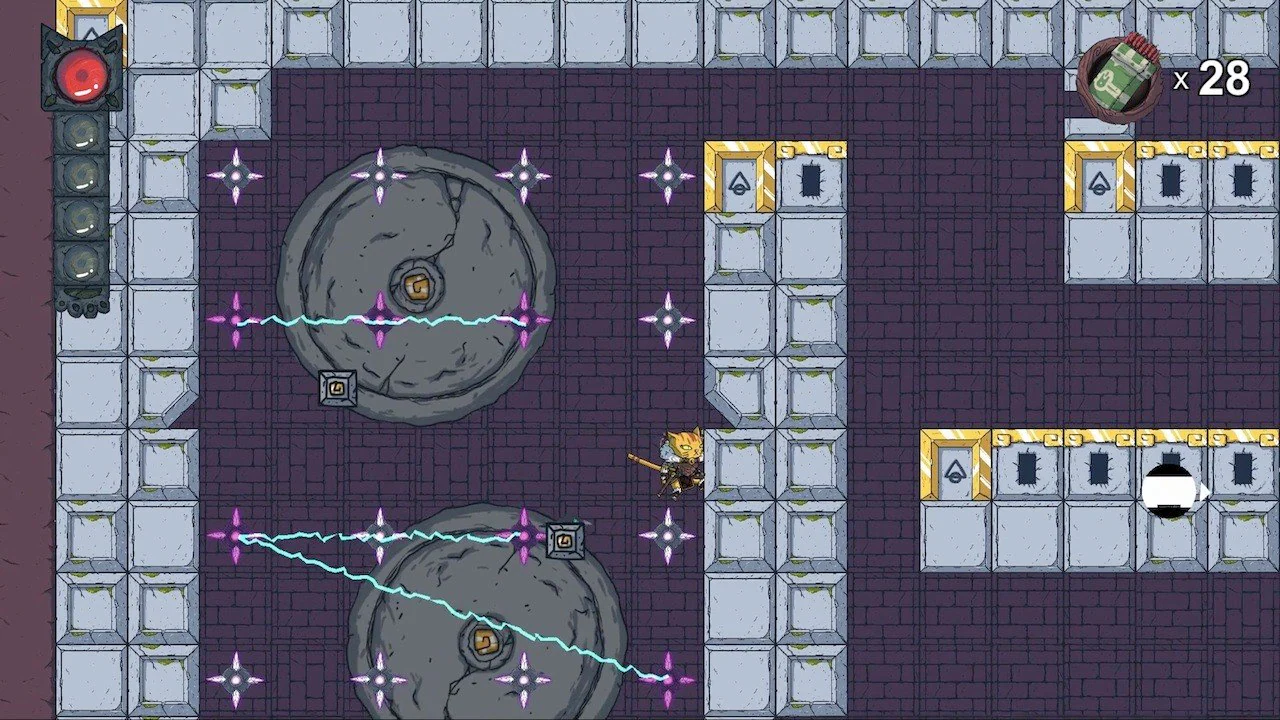Image resolution: width=1280 pixels, height=720 pixels.
Task: Click the golden key in the upper stone disc
Action: (417, 287)
